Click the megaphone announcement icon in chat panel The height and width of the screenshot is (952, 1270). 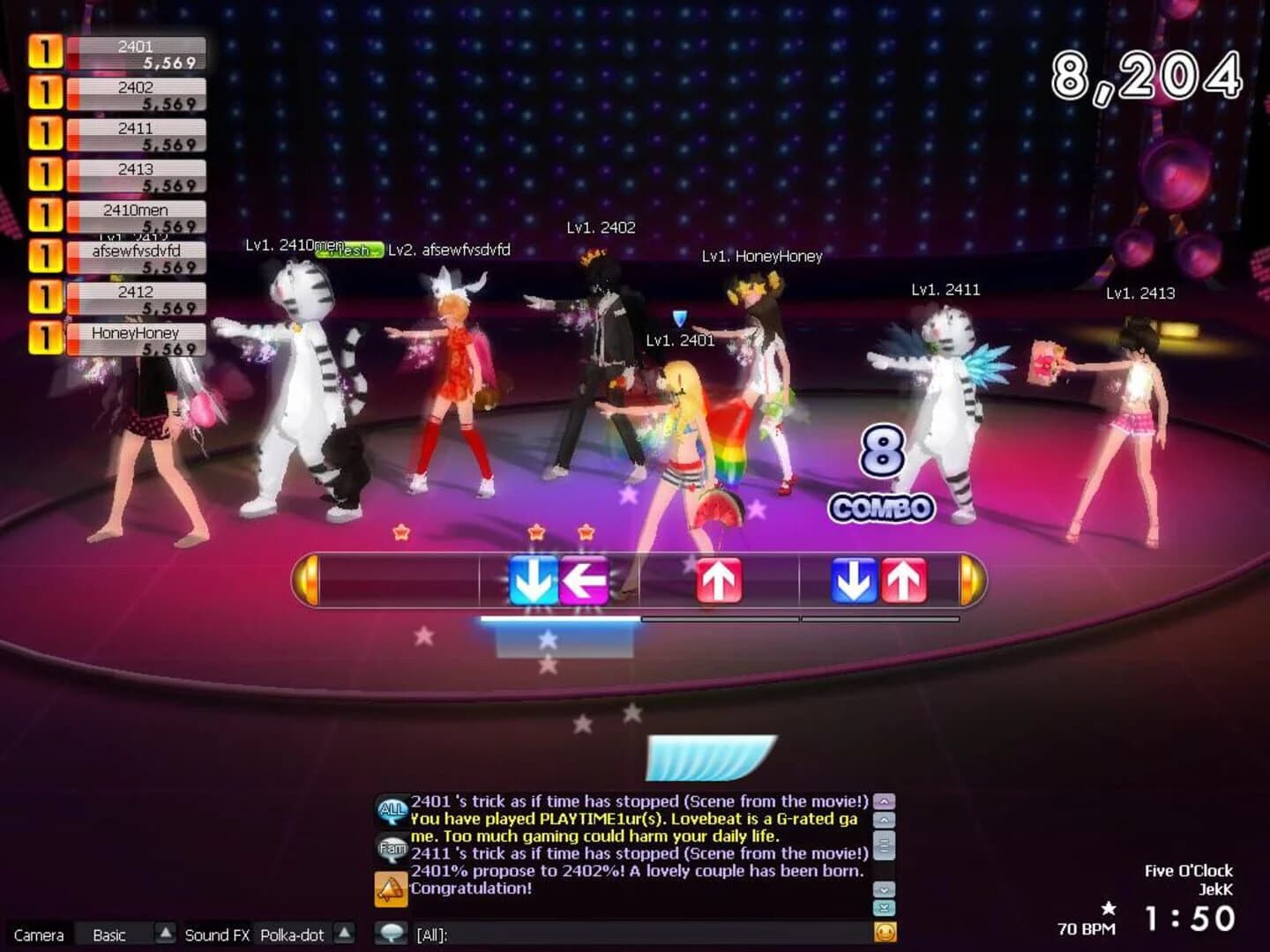pyautogui.click(x=390, y=889)
